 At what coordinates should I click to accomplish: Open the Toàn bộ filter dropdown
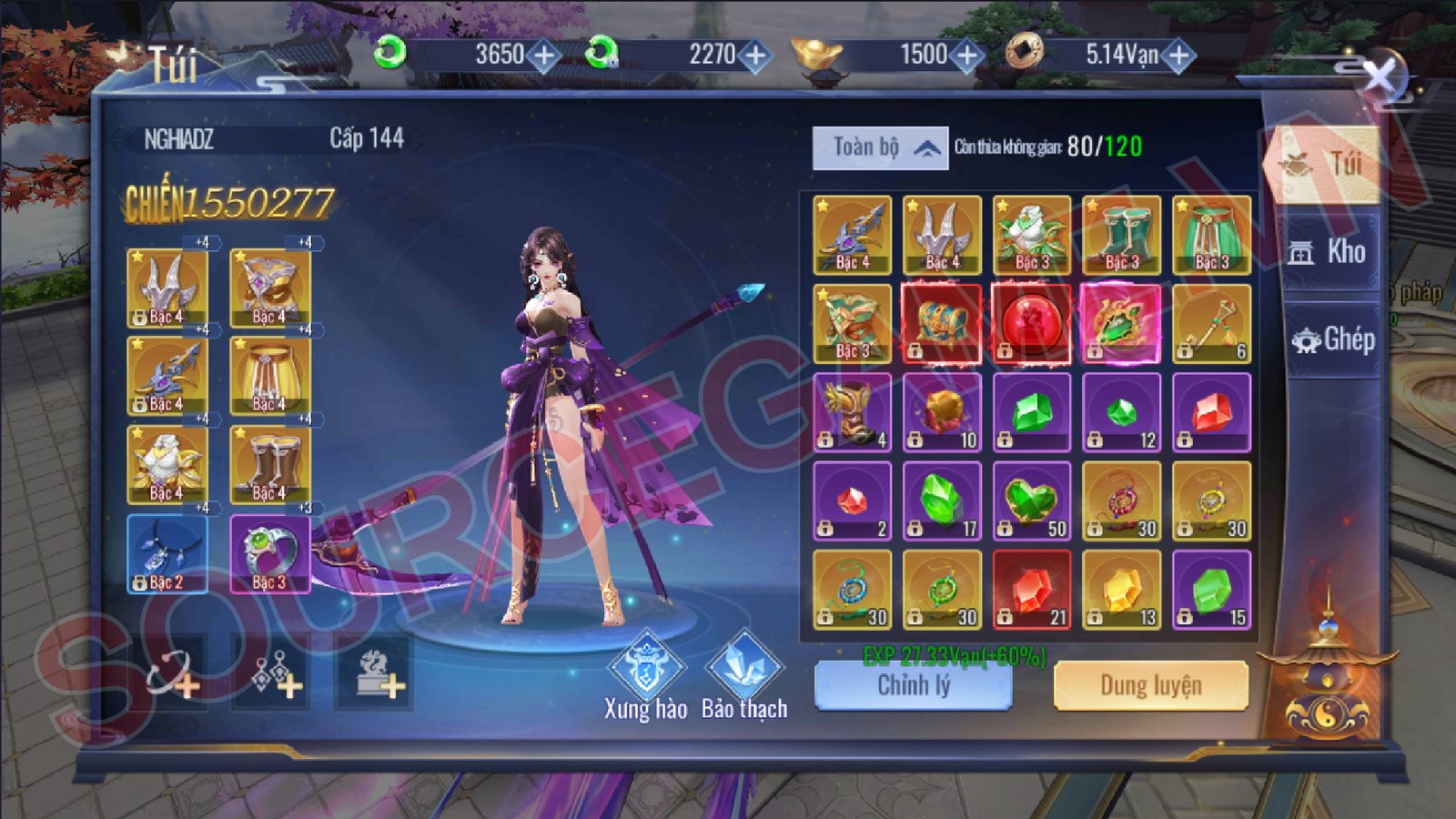pyautogui.click(x=880, y=147)
